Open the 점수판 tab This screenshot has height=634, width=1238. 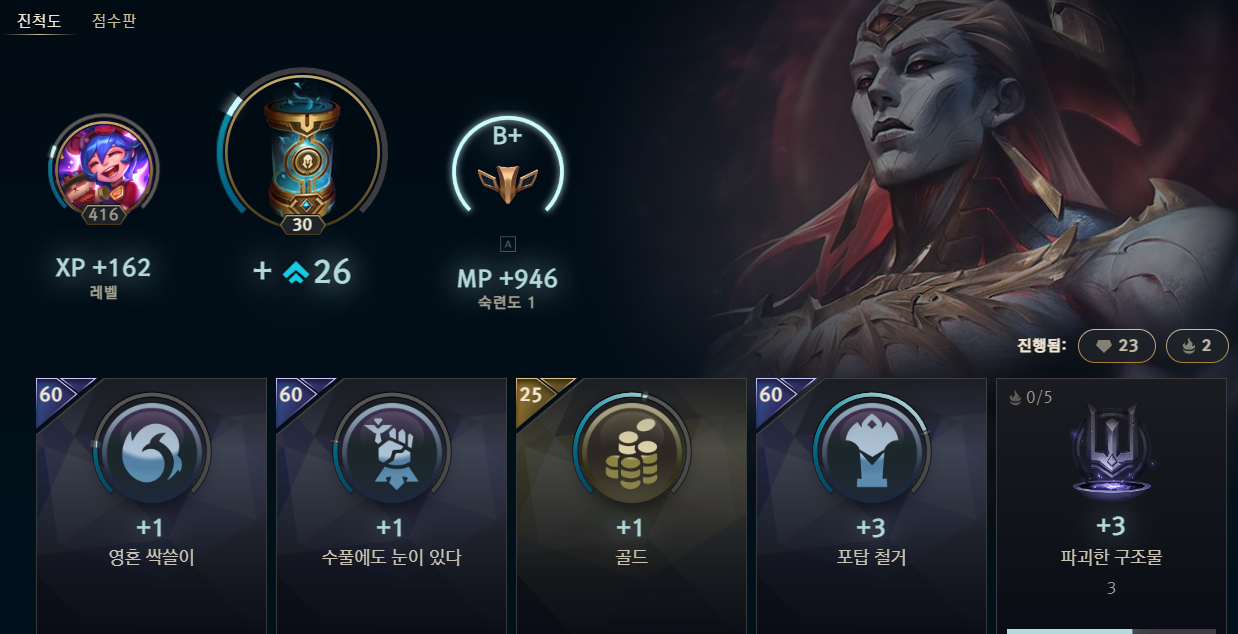[114, 20]
